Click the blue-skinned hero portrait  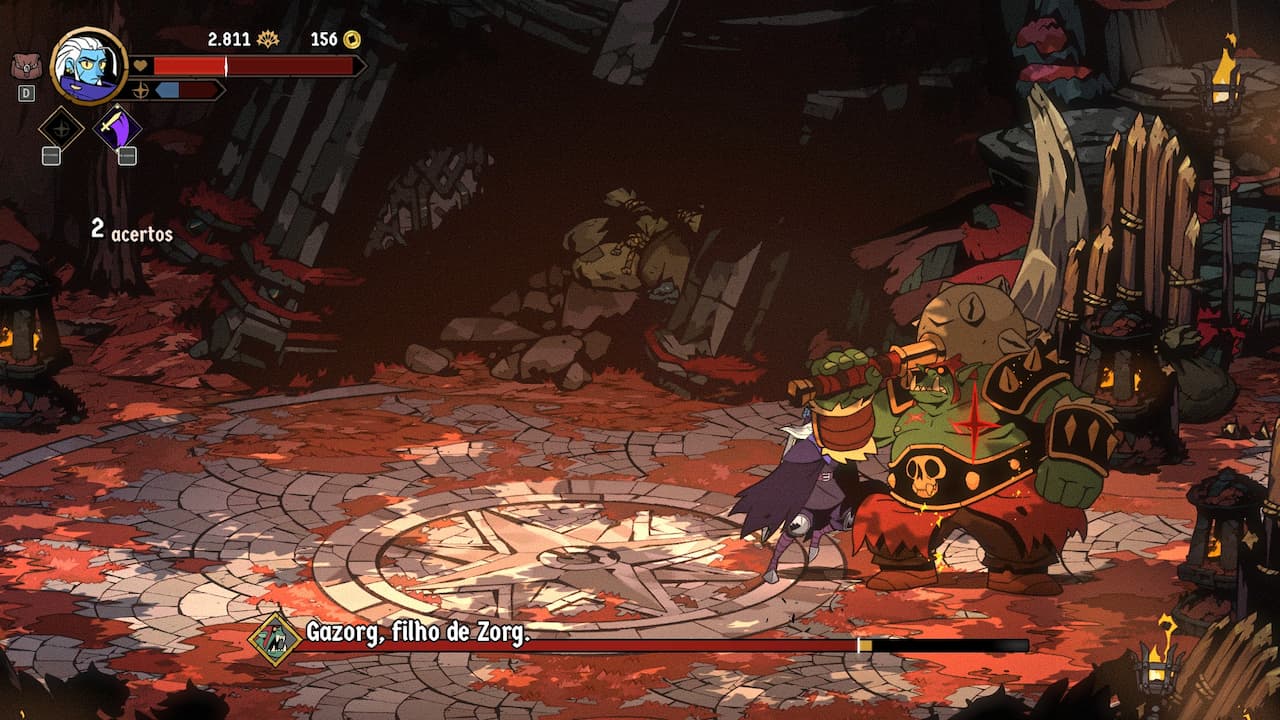pos(89,66)
